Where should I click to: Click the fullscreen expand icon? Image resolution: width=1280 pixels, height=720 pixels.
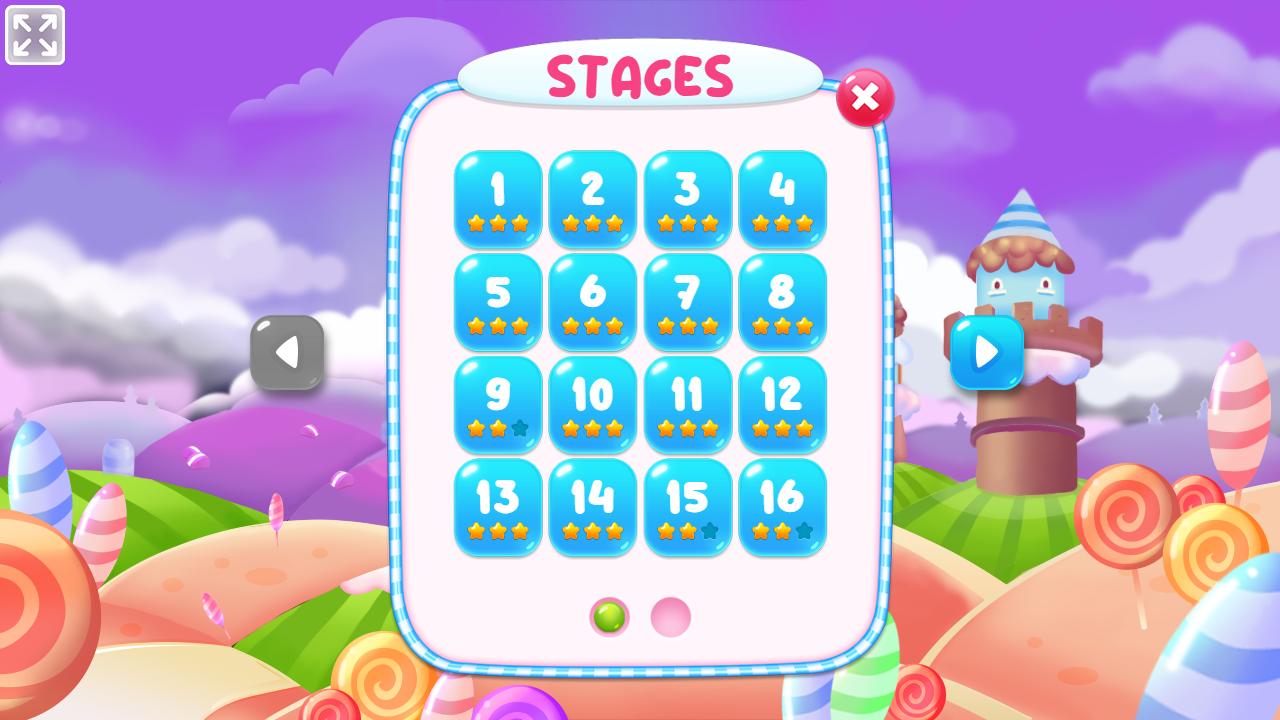coord(37,35)
